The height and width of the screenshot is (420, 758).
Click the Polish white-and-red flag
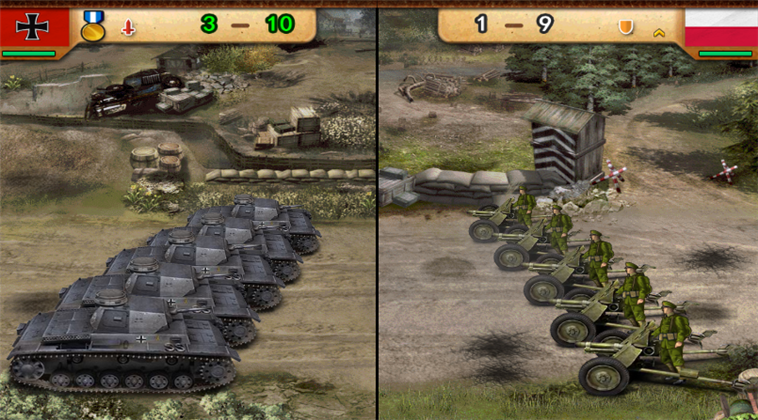coord(721,27)
